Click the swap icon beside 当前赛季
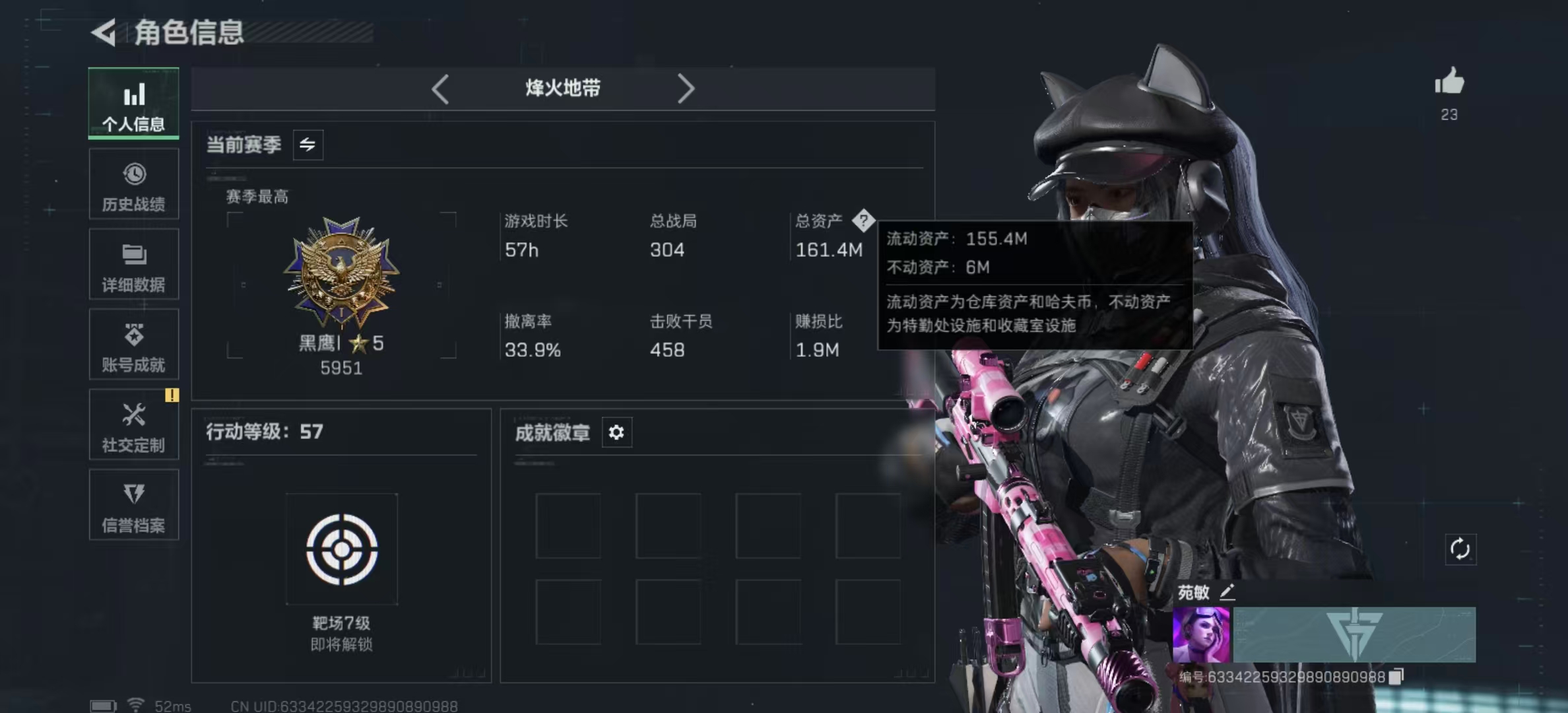The width and height of the screenshot is (1568, 713). pyautogui.click(x=309, y=145)
